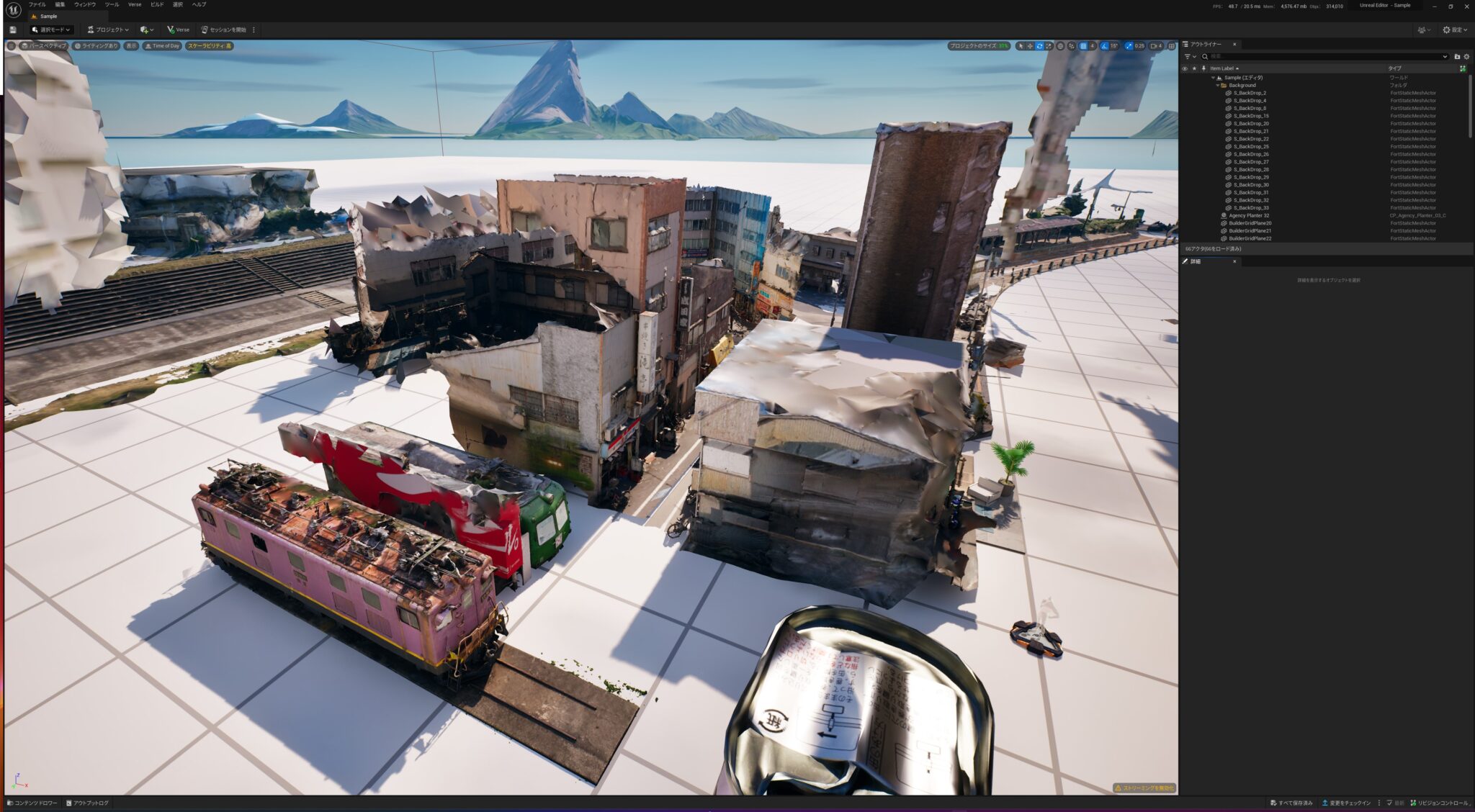Open the 選択モード mode dropdown
1475x812 pixels.
[x=52, y=30]
